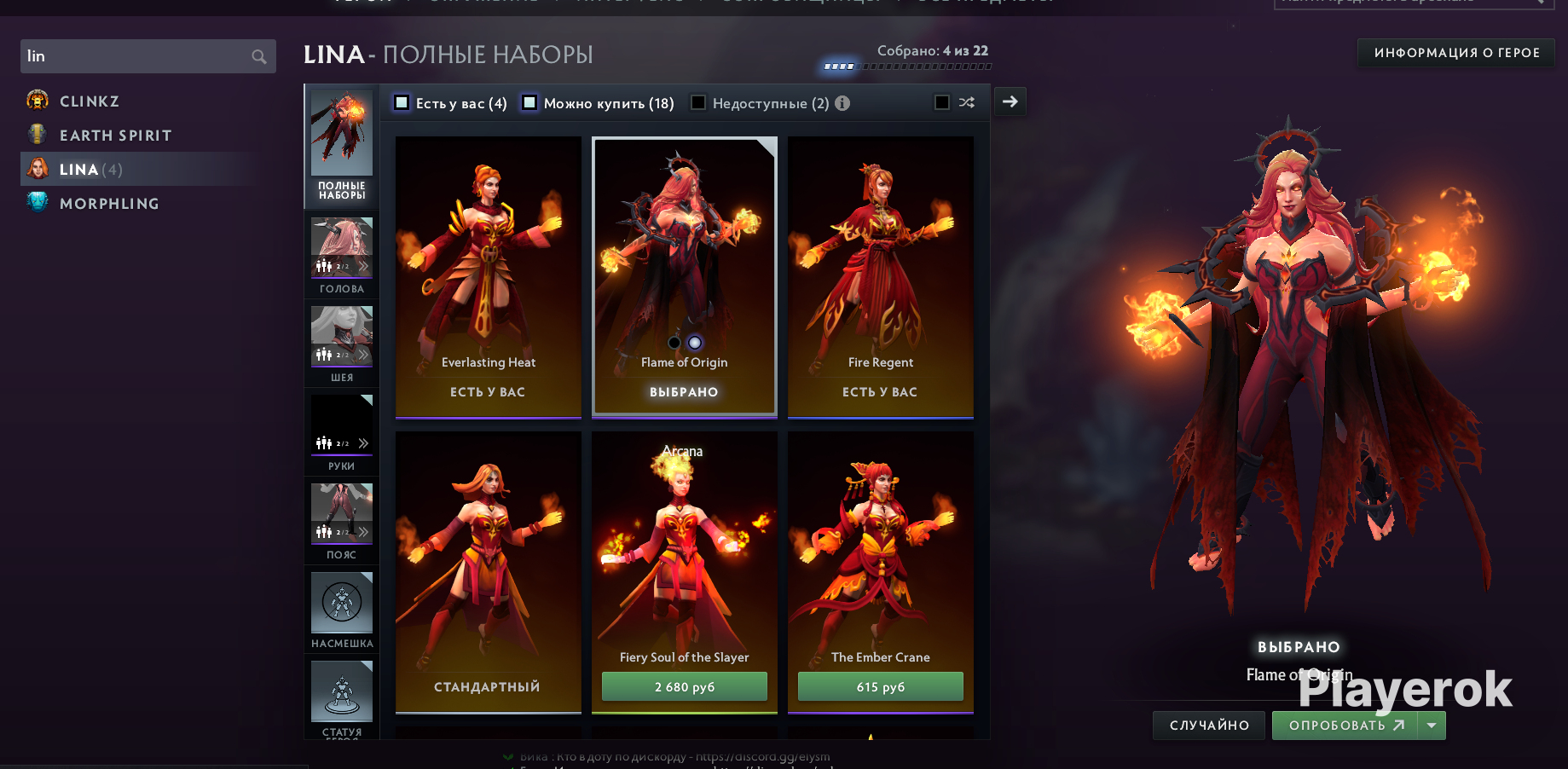Open the Шея slot tab
The image size is (1568, 769).
[x=342, y=344]
